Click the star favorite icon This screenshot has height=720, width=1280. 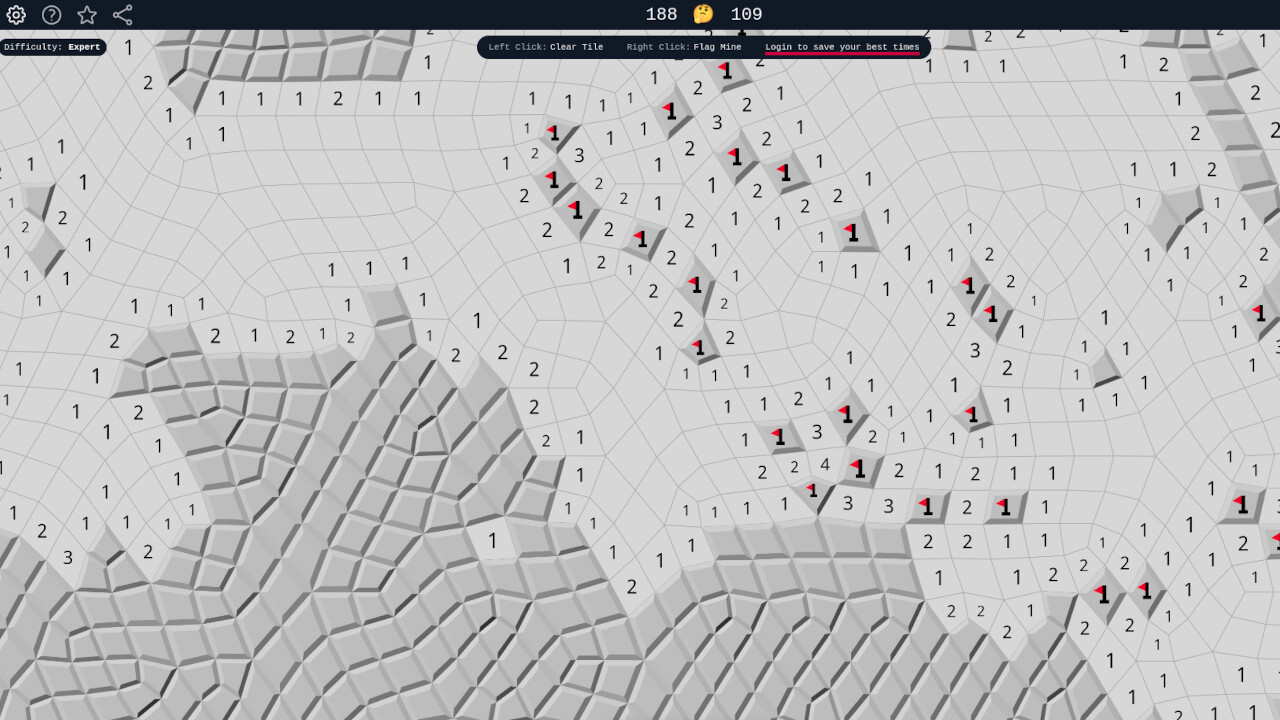pyautogui.click(x=86, y=15)
